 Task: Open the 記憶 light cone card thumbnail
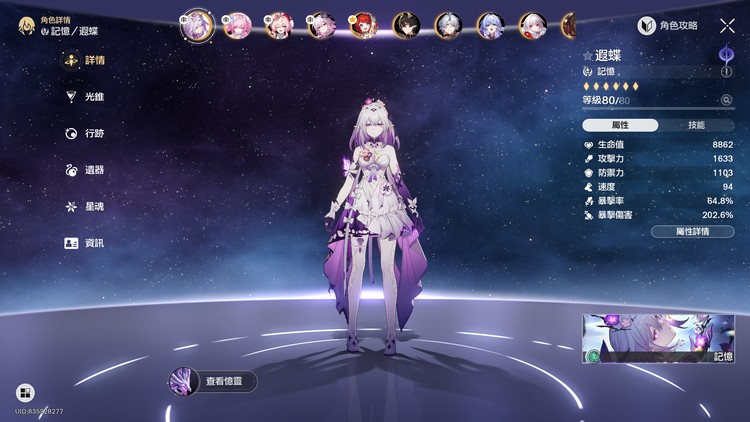[x=658, y=338]
